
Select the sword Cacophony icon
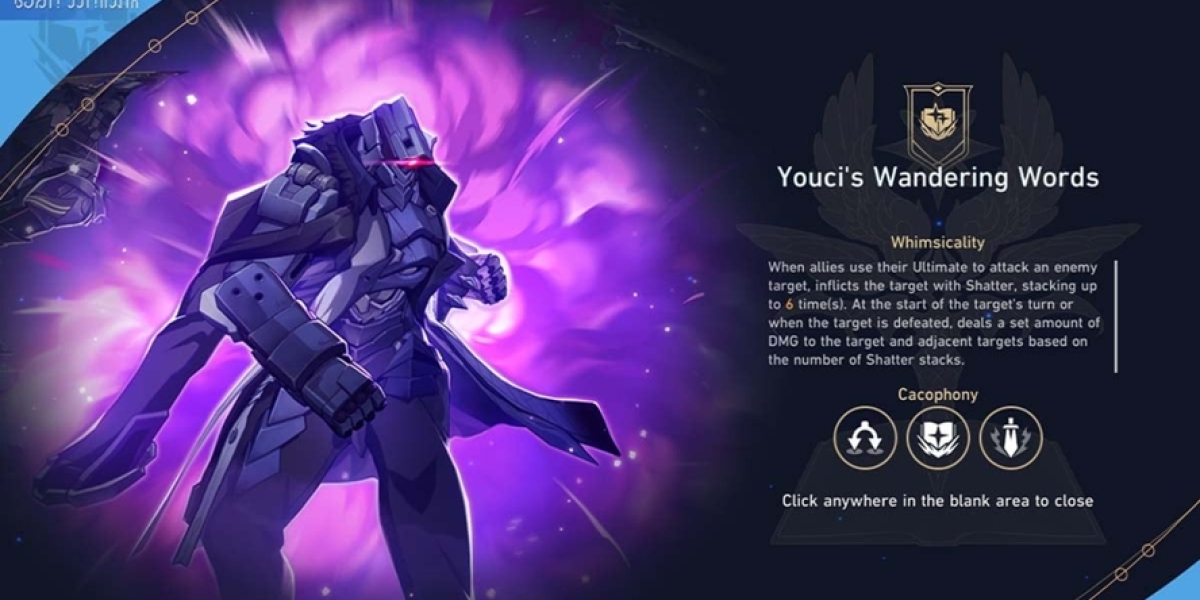click(x=1010, y=438)
